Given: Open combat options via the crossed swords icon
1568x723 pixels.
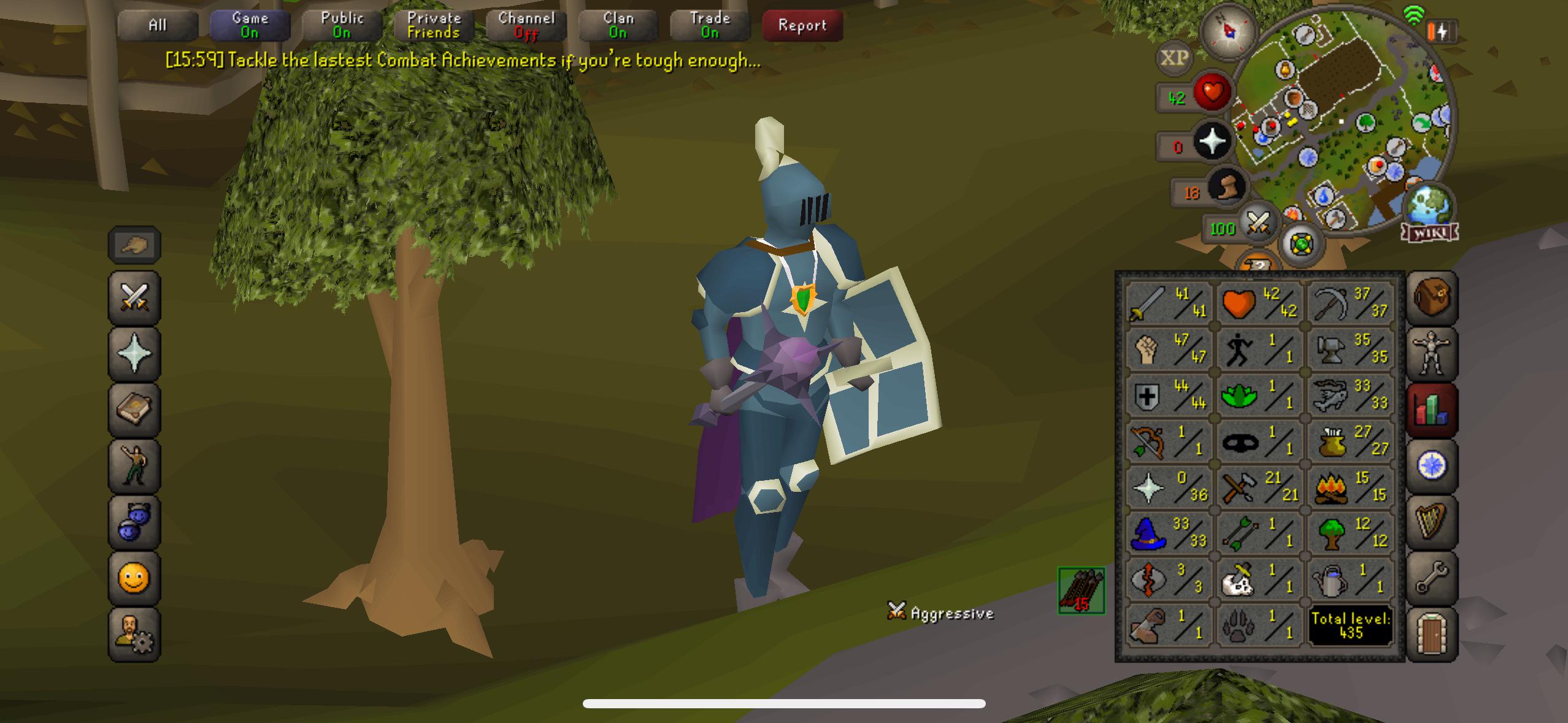Looking at the screenshot, I should pyautogui.click(x=134, y=296).
